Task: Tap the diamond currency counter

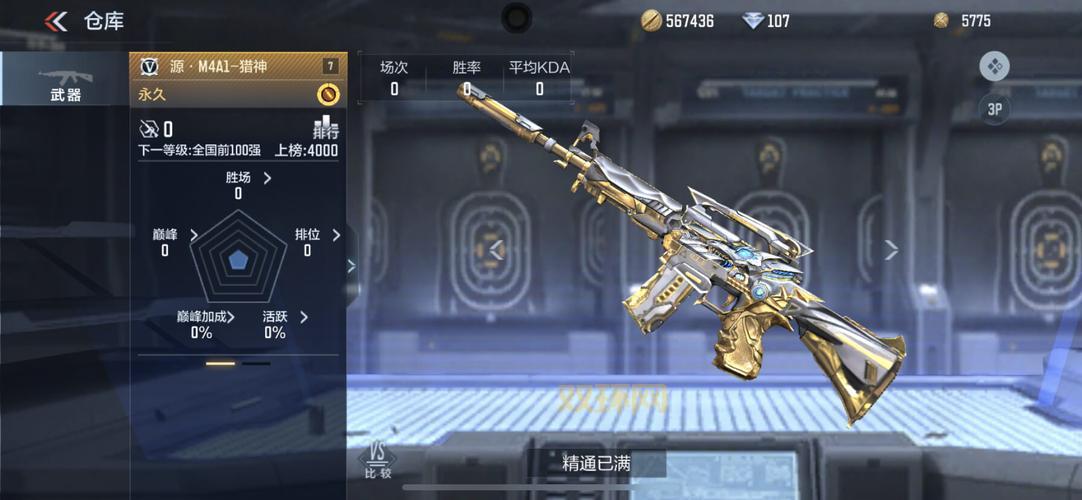Action: (x=766, y=20)
